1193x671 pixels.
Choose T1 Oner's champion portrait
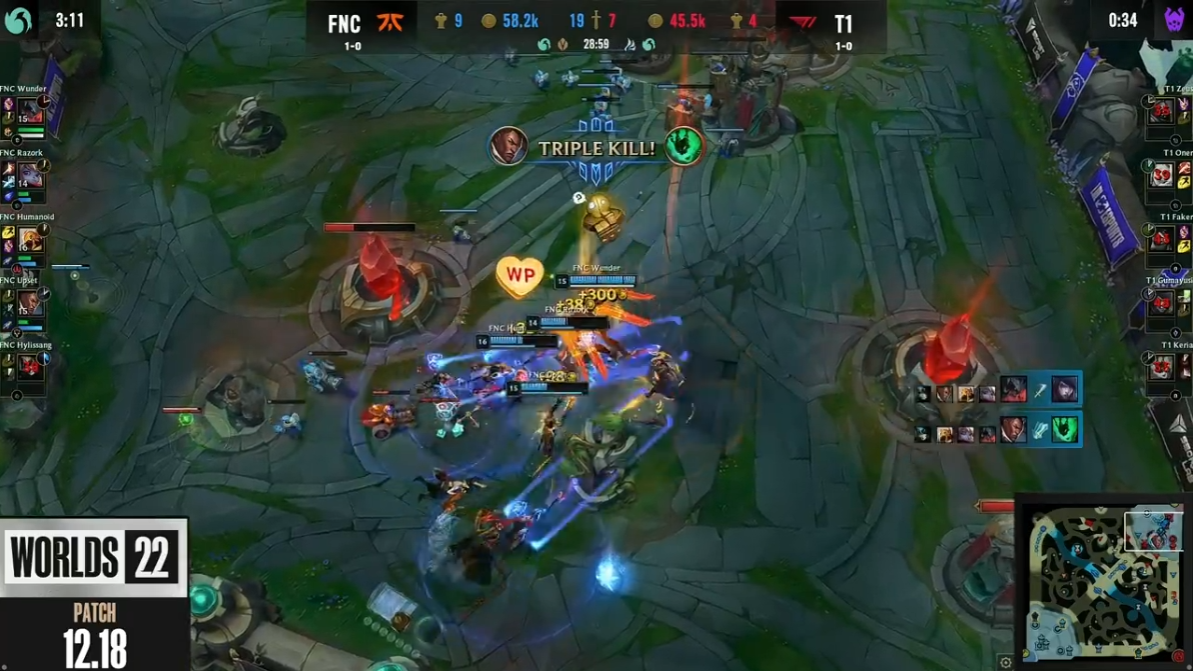coord(1161,176)
